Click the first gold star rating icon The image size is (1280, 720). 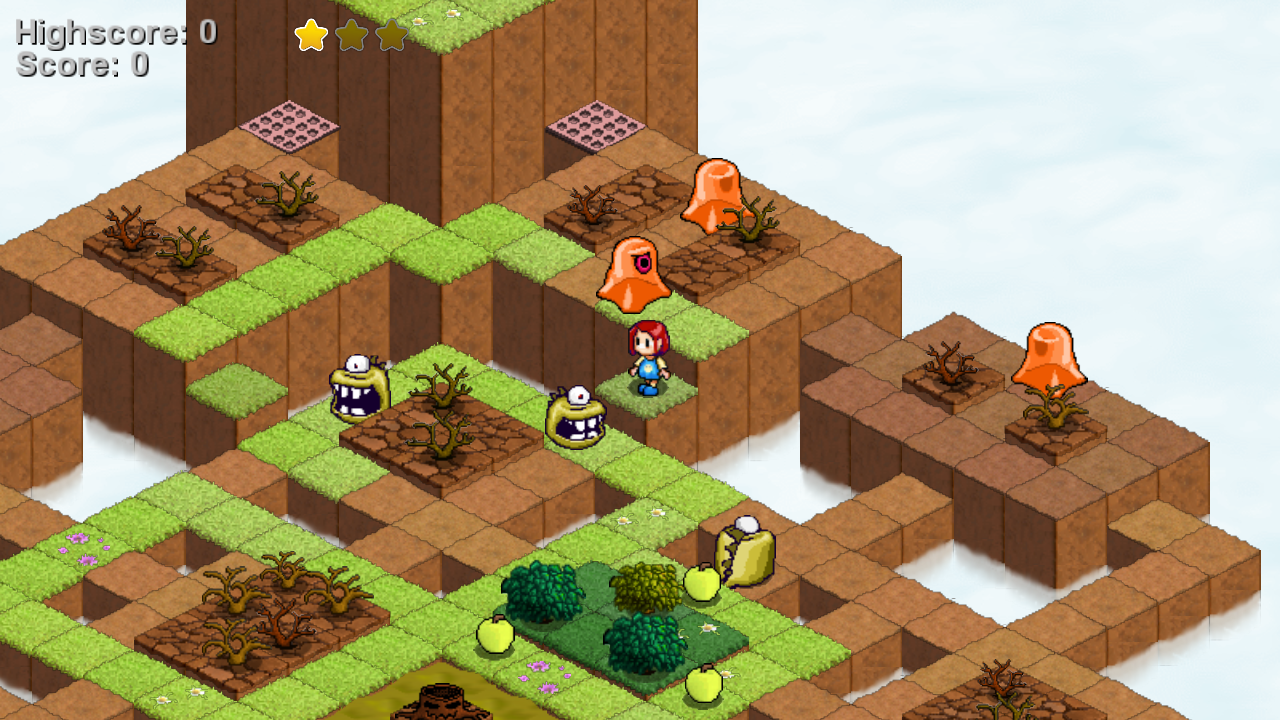[x=310, y=33]
